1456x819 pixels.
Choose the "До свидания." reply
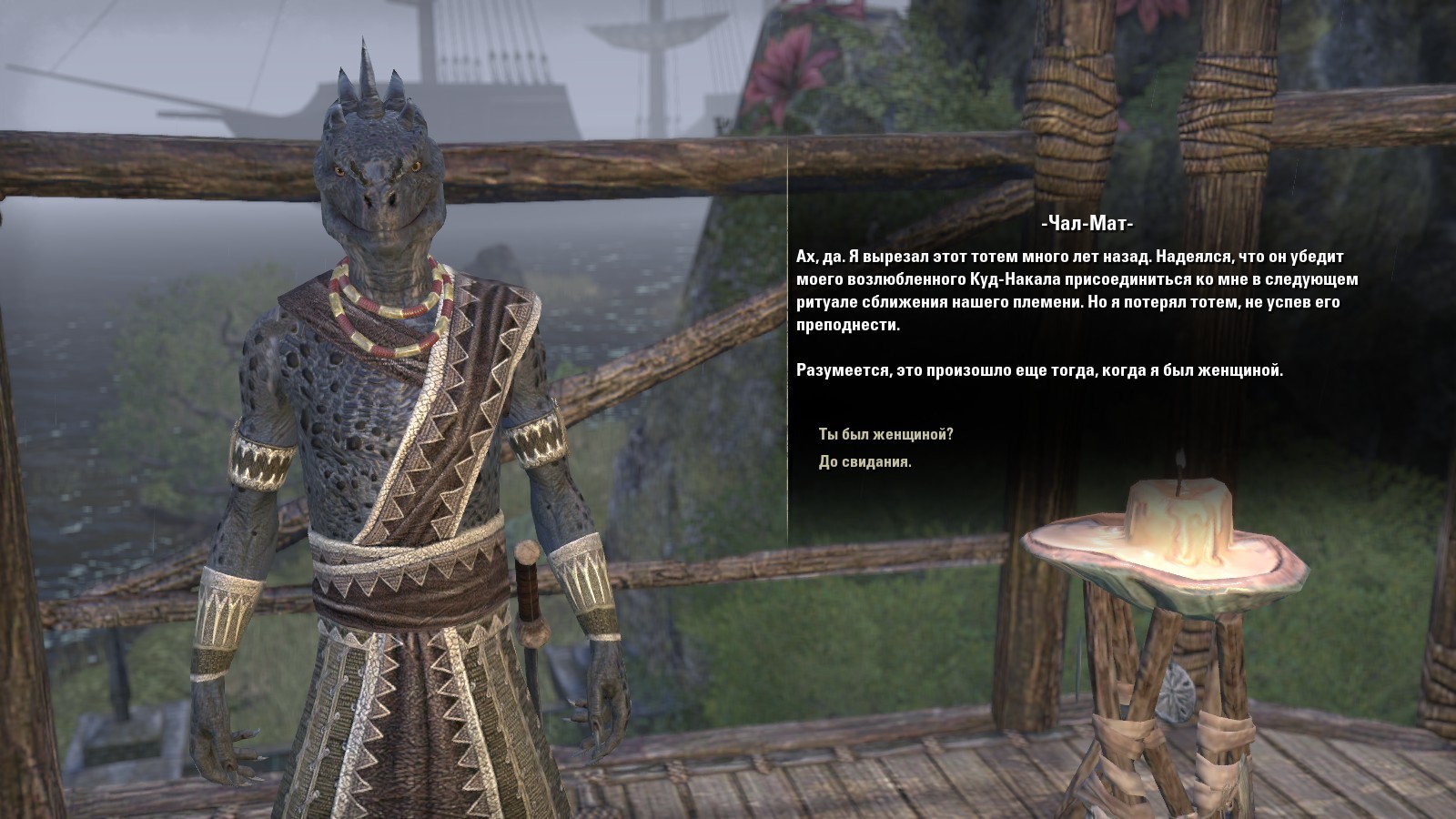[864, 462]
